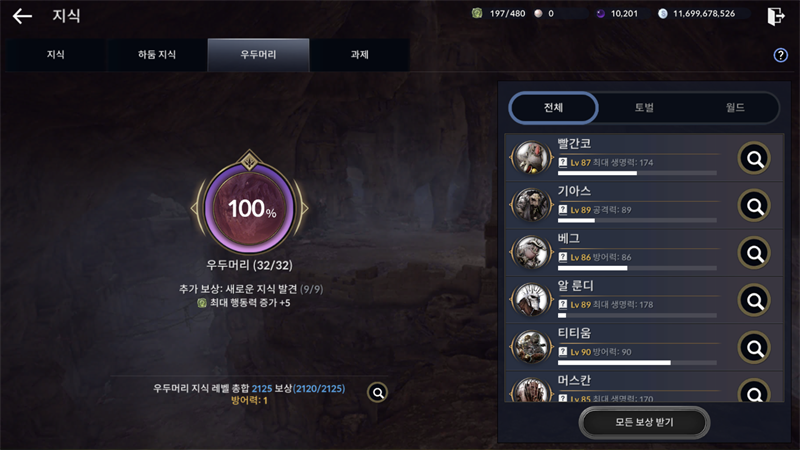The width and height of the screenshot is (800, 450).
Task: Open the knowledge level reward magnifier
Action: pyautogui.click(x=378, y=393)
